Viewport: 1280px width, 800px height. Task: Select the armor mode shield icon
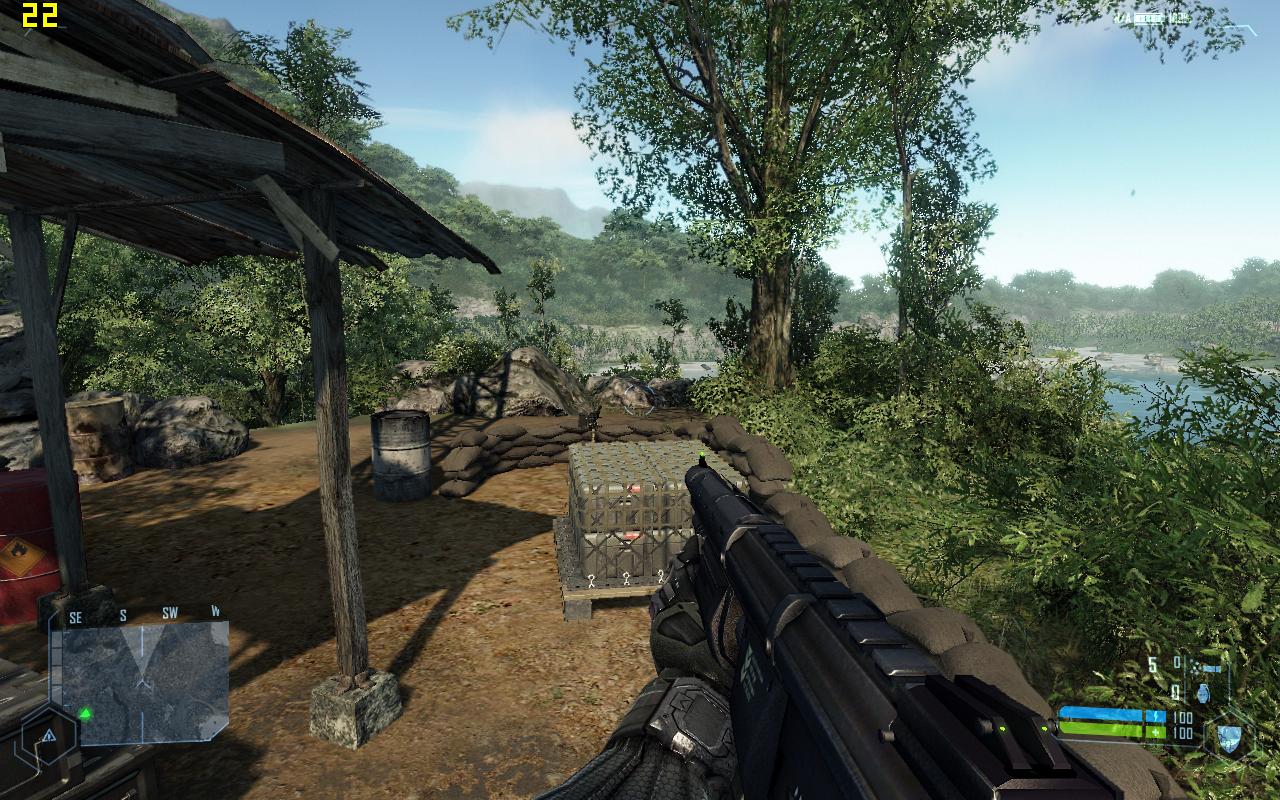coord(1228,740)
